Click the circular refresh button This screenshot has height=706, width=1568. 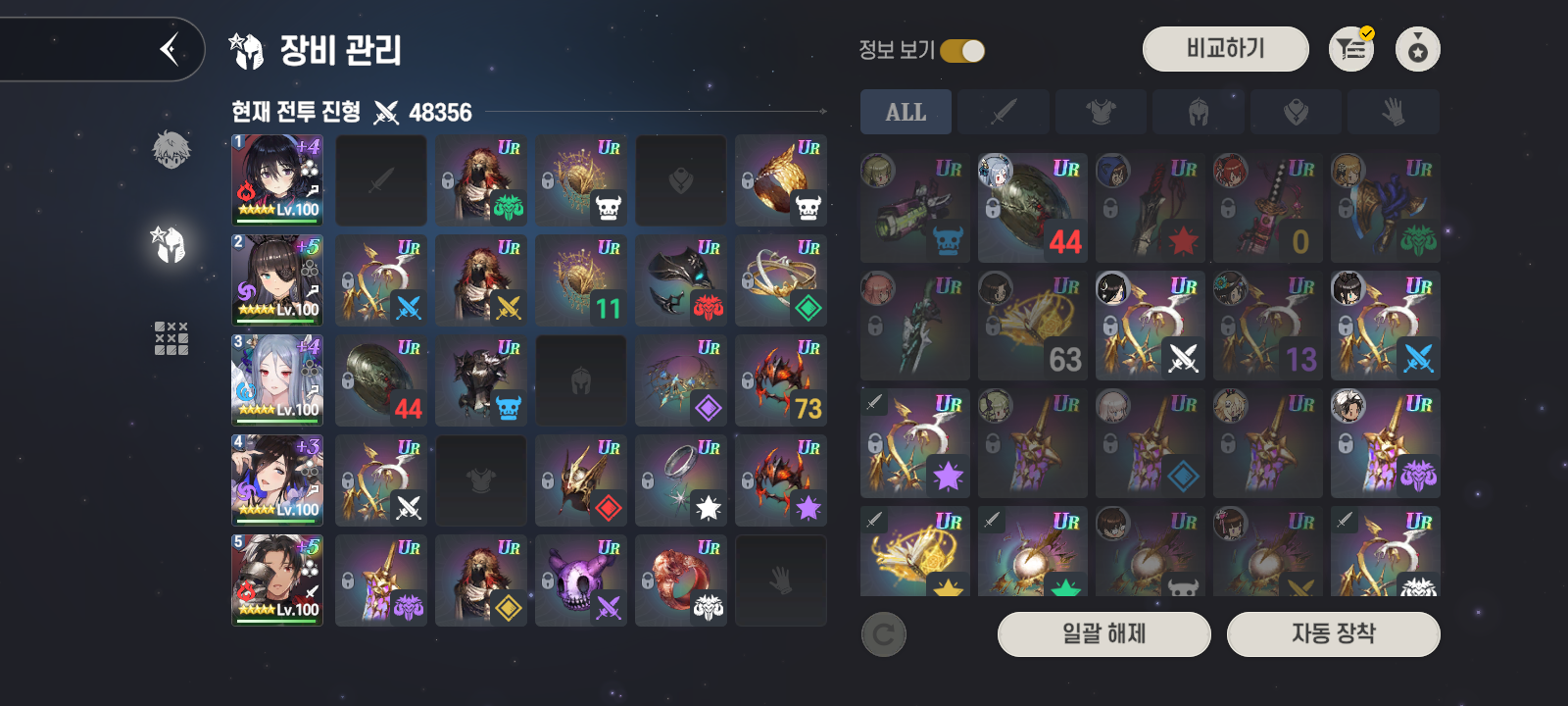tap(883, 635)
